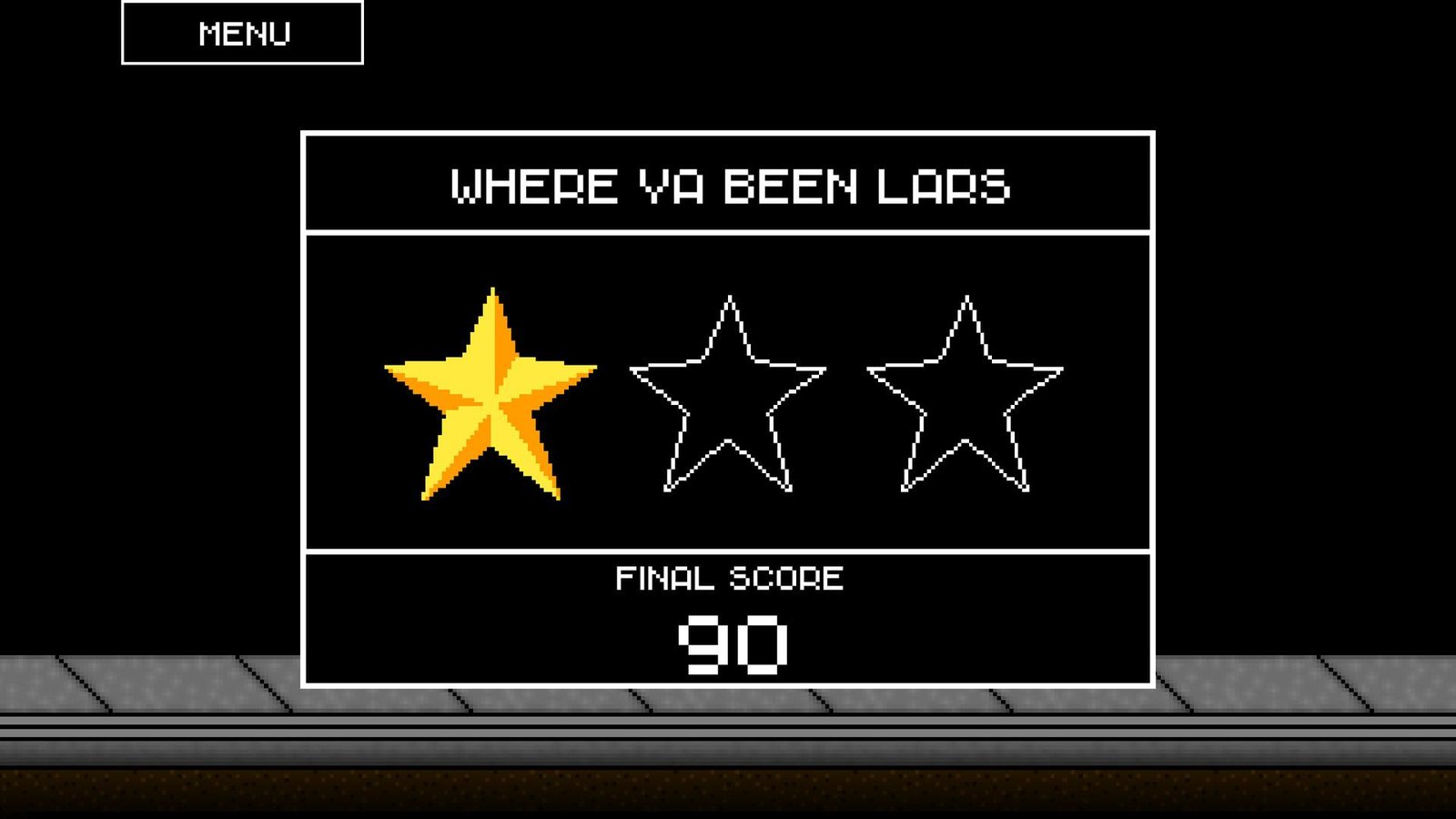The width and height of the screenshot is (1456, 819).
Task: Click the tip of the gold star
Action: point(491,291)
